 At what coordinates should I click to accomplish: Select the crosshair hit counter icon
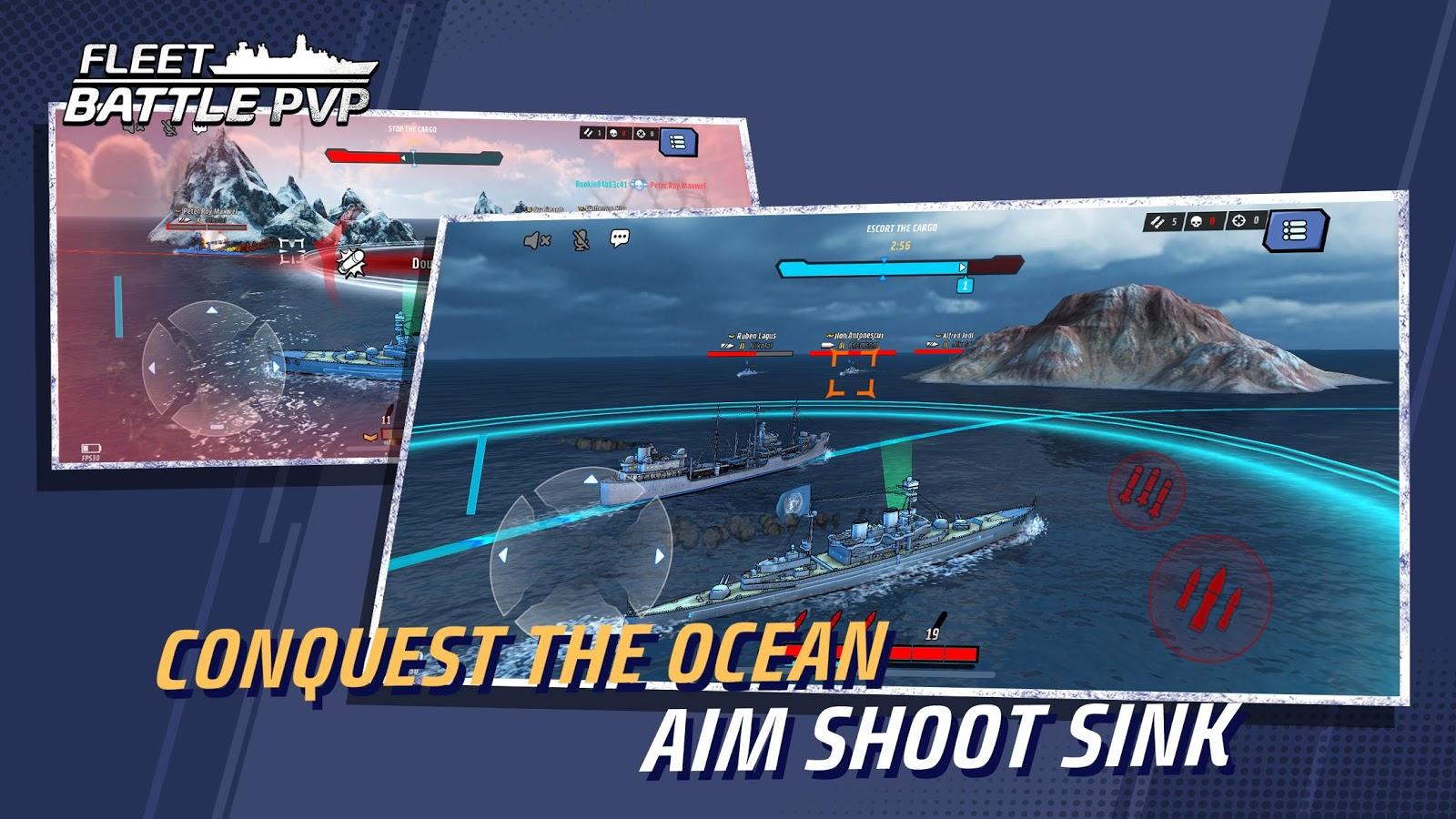[1239, 221]
